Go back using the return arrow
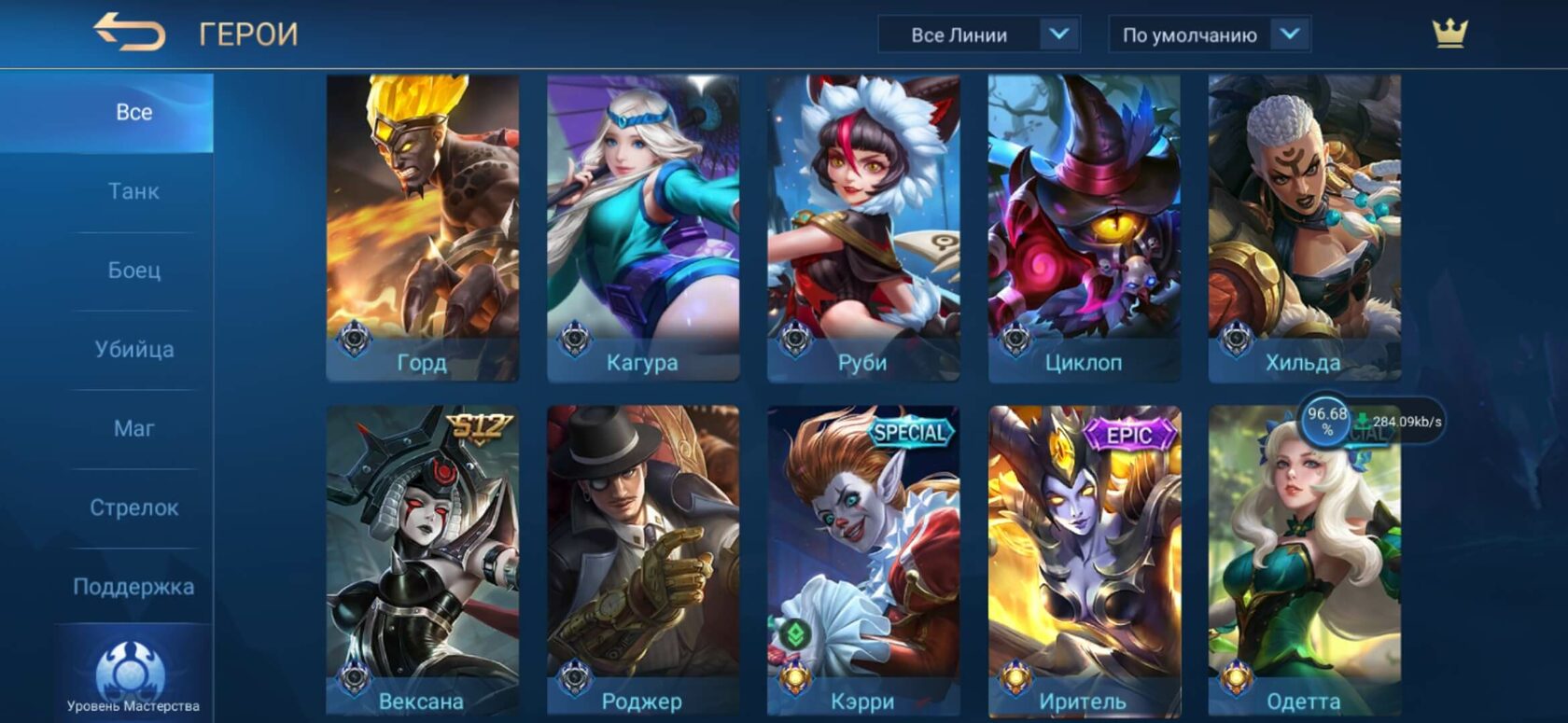Screen dimensions: 1568x723 coord(129,33)
